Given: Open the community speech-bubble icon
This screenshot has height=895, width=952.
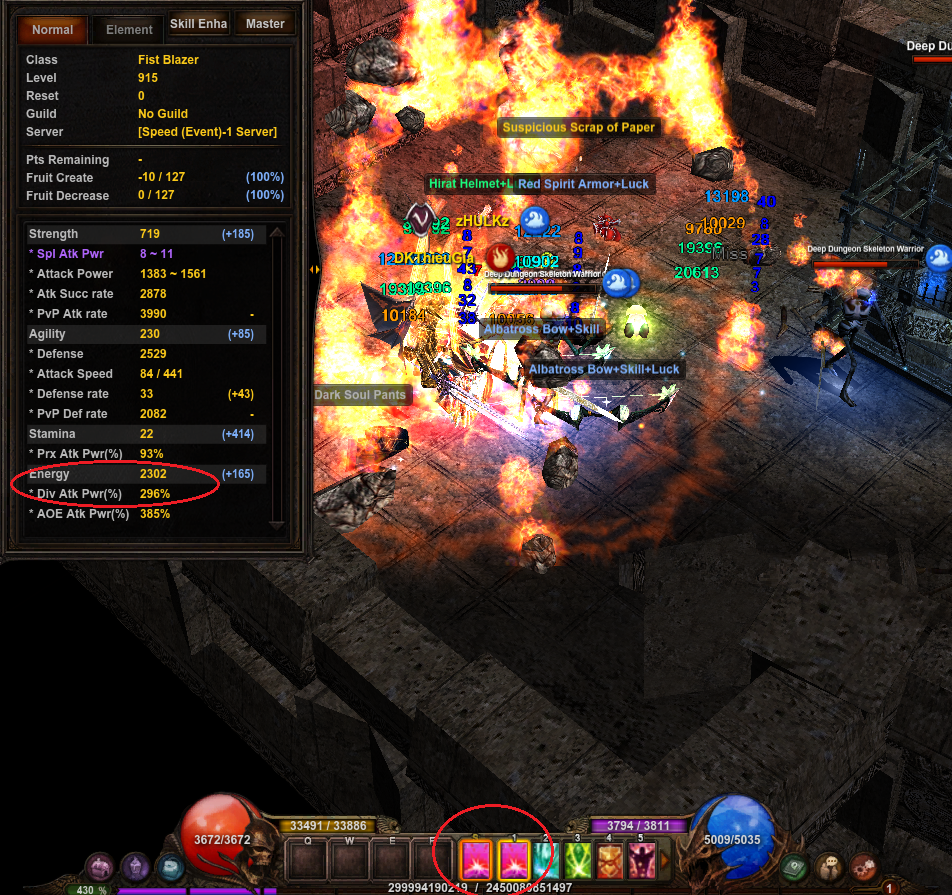Looking at the screenshot, I should click(x=828, y=867).
